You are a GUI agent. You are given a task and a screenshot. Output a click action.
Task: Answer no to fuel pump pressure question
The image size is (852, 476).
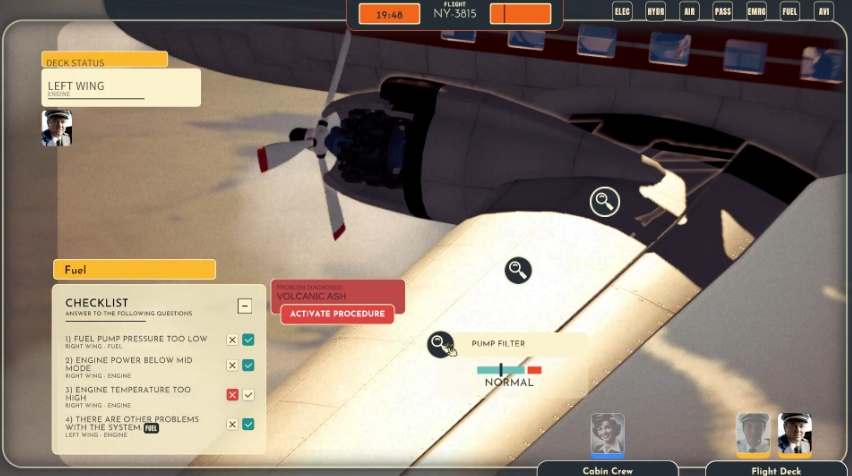coord(232,340)
